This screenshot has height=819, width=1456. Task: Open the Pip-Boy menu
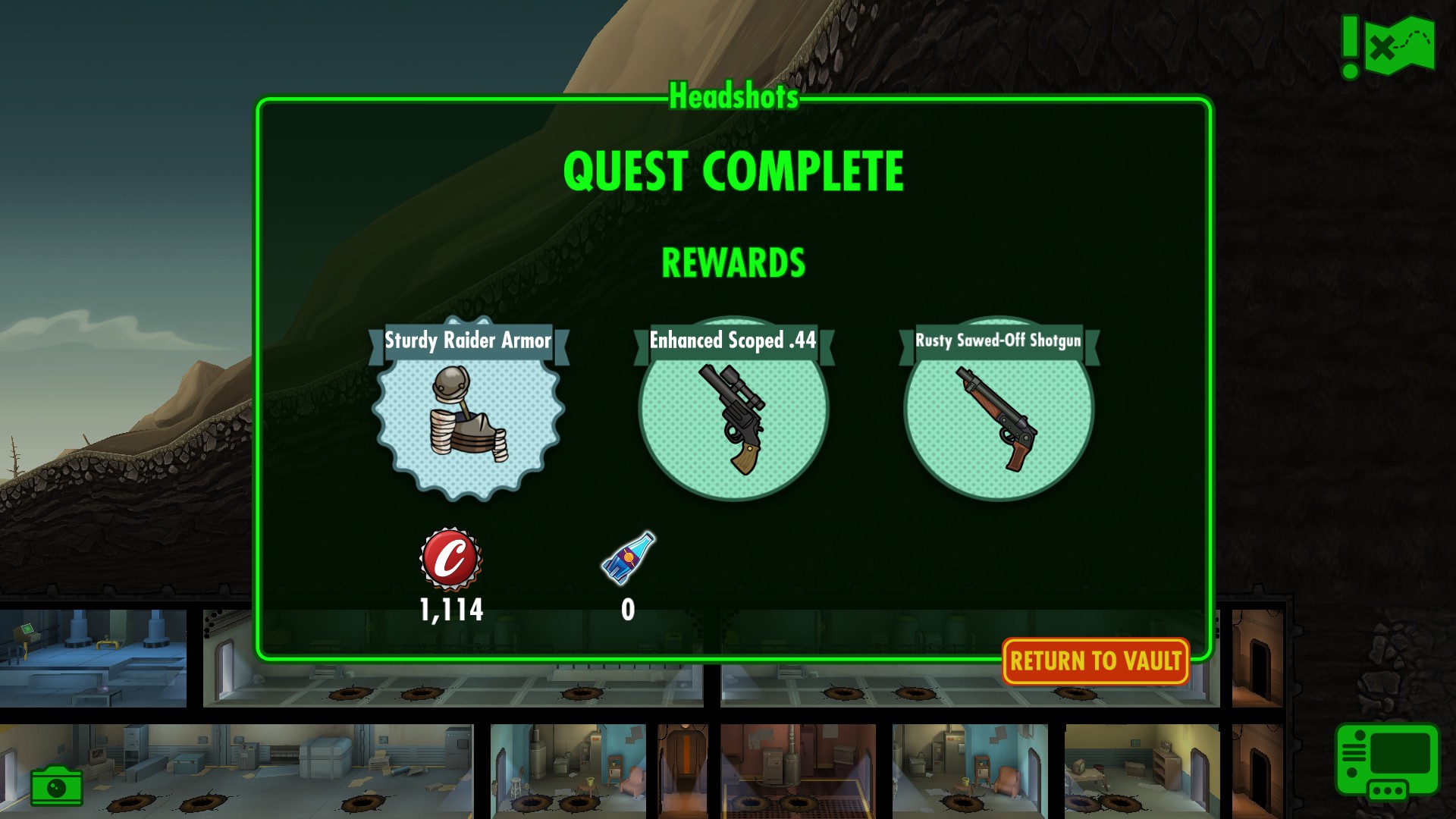(x=1387, y=761)
